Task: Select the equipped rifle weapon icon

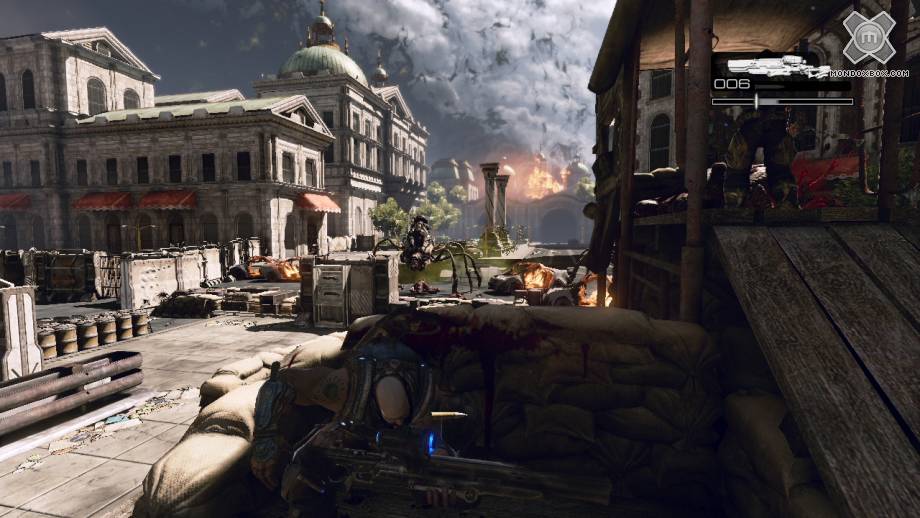Action: tap(773, 66)
